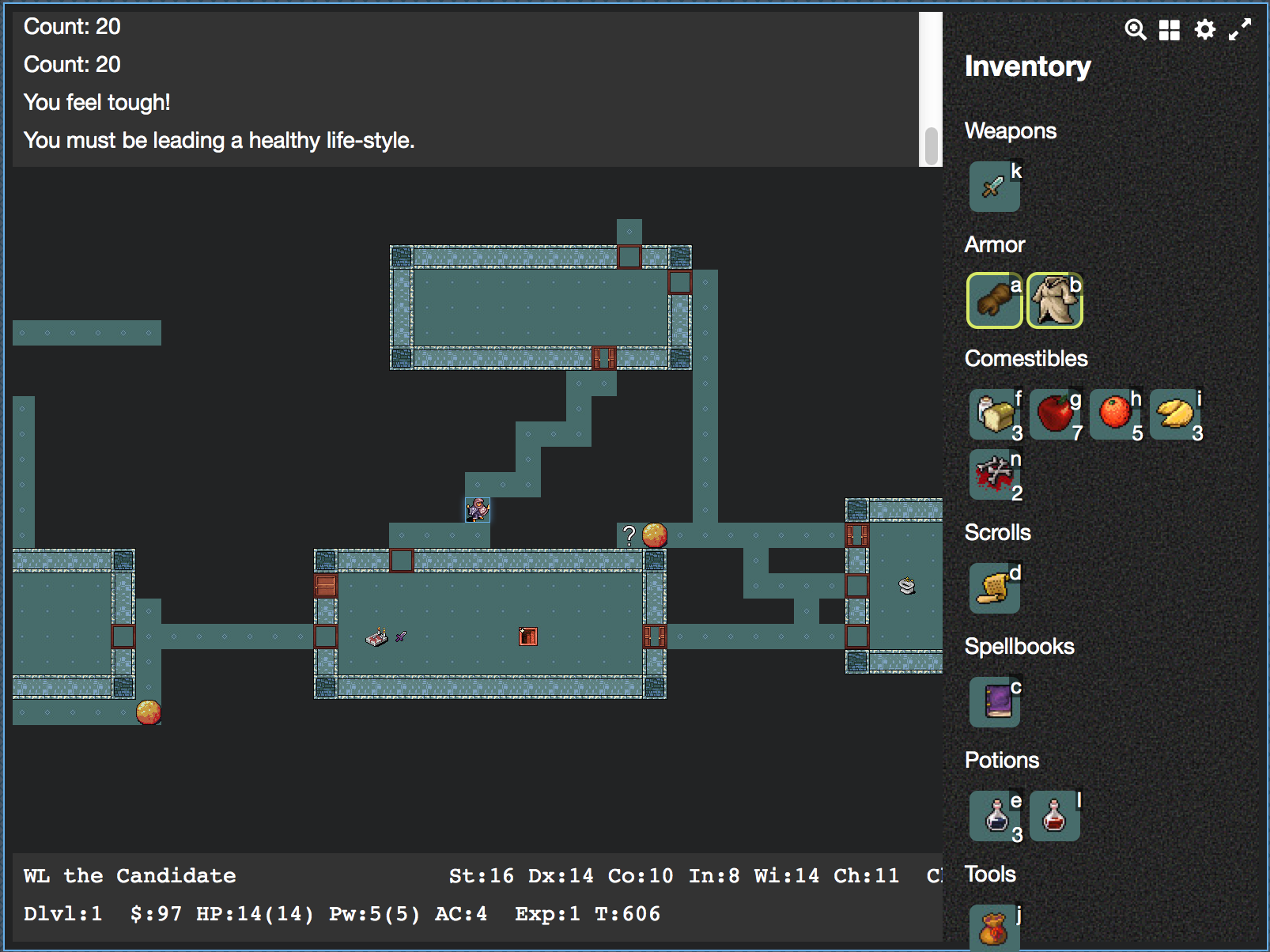This screenshot has height=952, width=1270.
Task: Toggle fullscreen with the expand arrows
Action: click(x=1238, y=30)
